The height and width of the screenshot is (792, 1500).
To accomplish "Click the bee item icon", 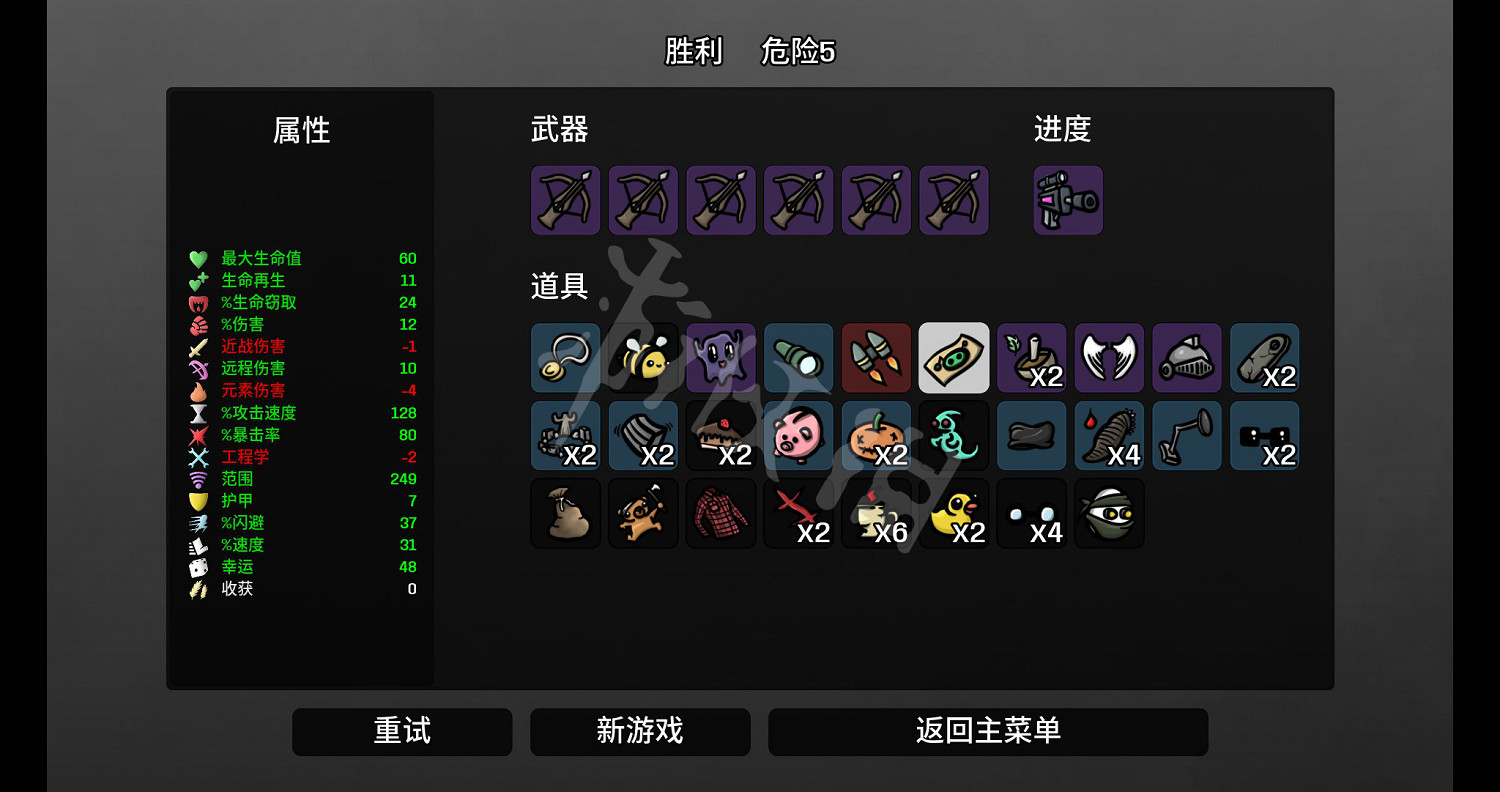I will (x=643, y=357).
